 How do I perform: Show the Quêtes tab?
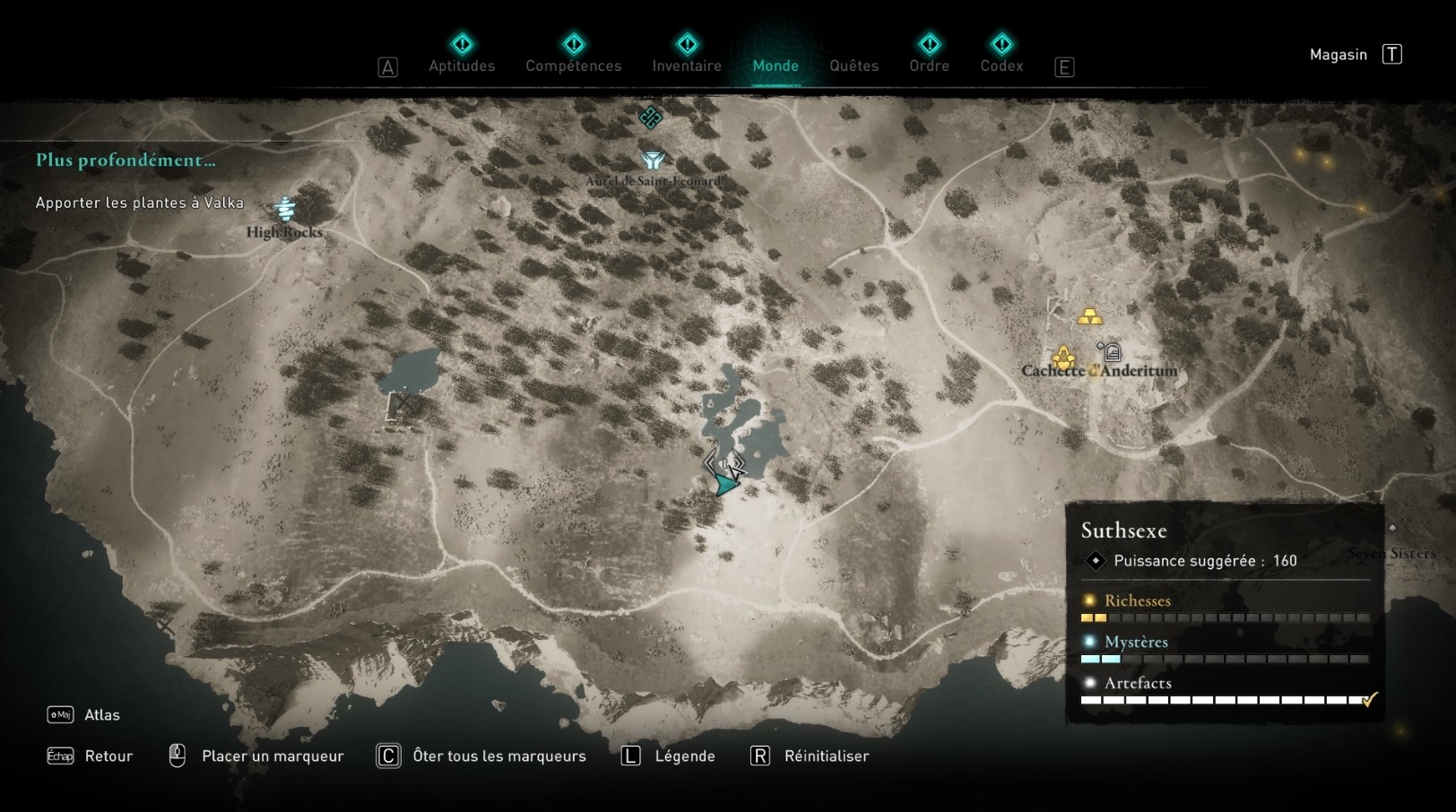[x=854, y=65]
